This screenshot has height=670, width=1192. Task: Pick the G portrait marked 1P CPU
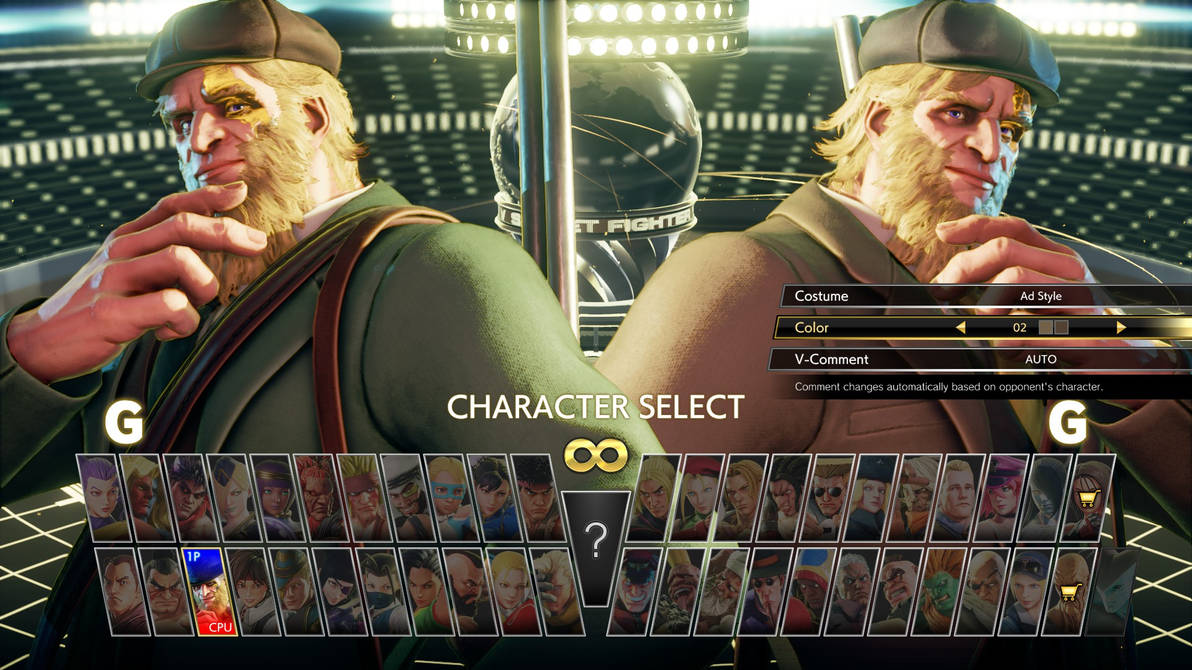[209, 591]
